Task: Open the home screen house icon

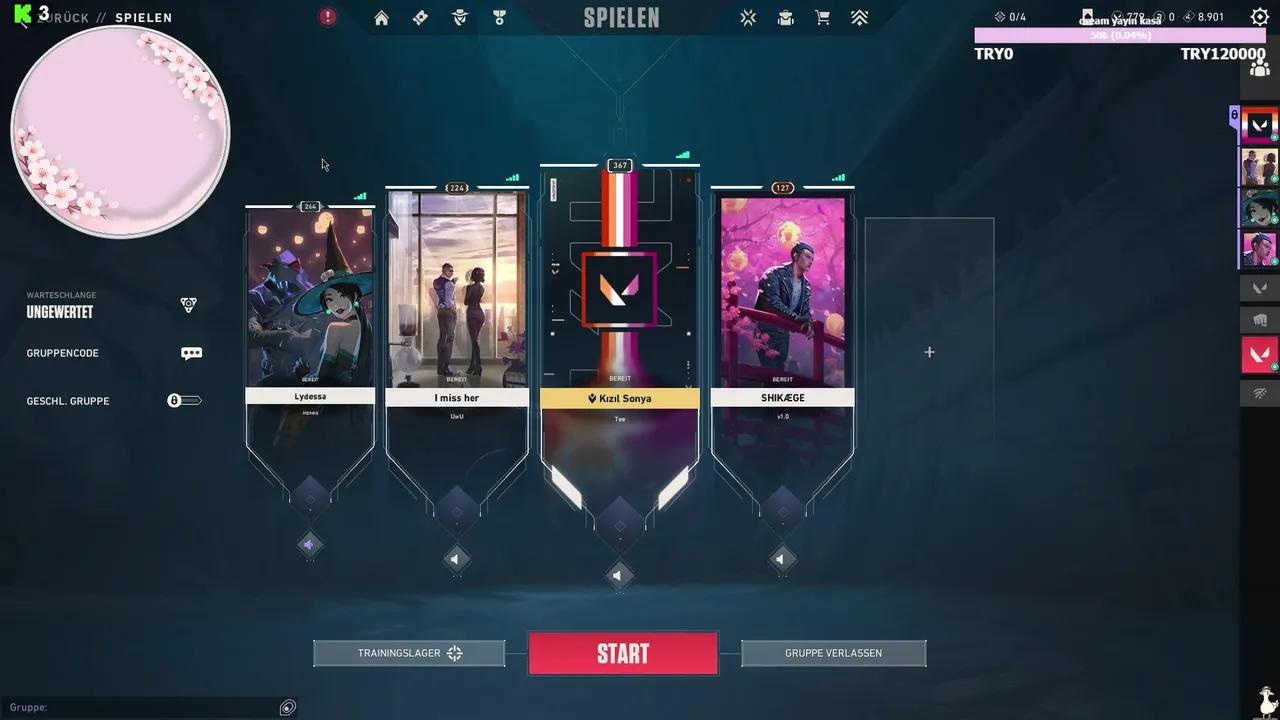Action: point(381,17)
